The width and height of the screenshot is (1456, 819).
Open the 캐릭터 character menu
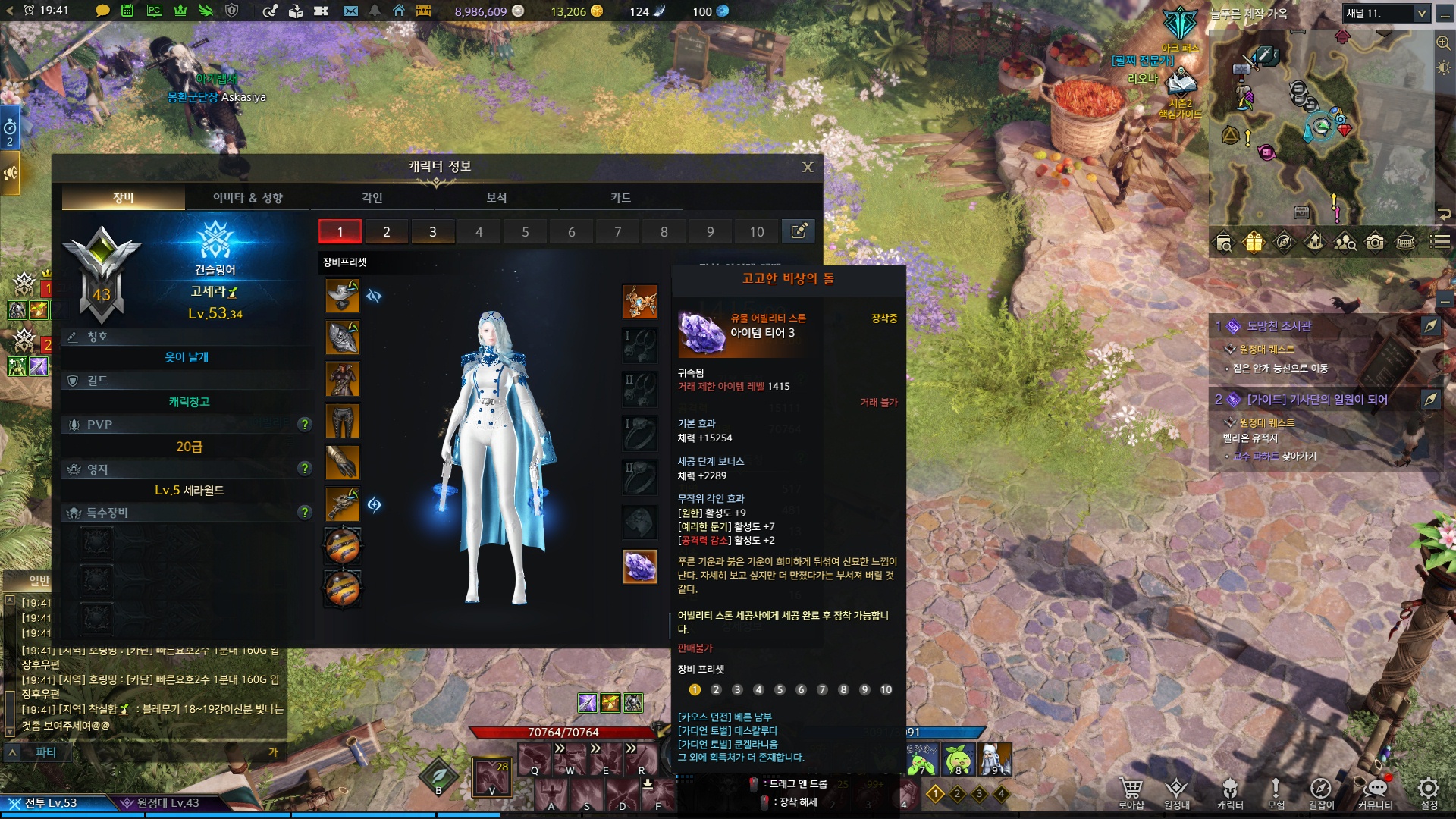(1230, 793)
